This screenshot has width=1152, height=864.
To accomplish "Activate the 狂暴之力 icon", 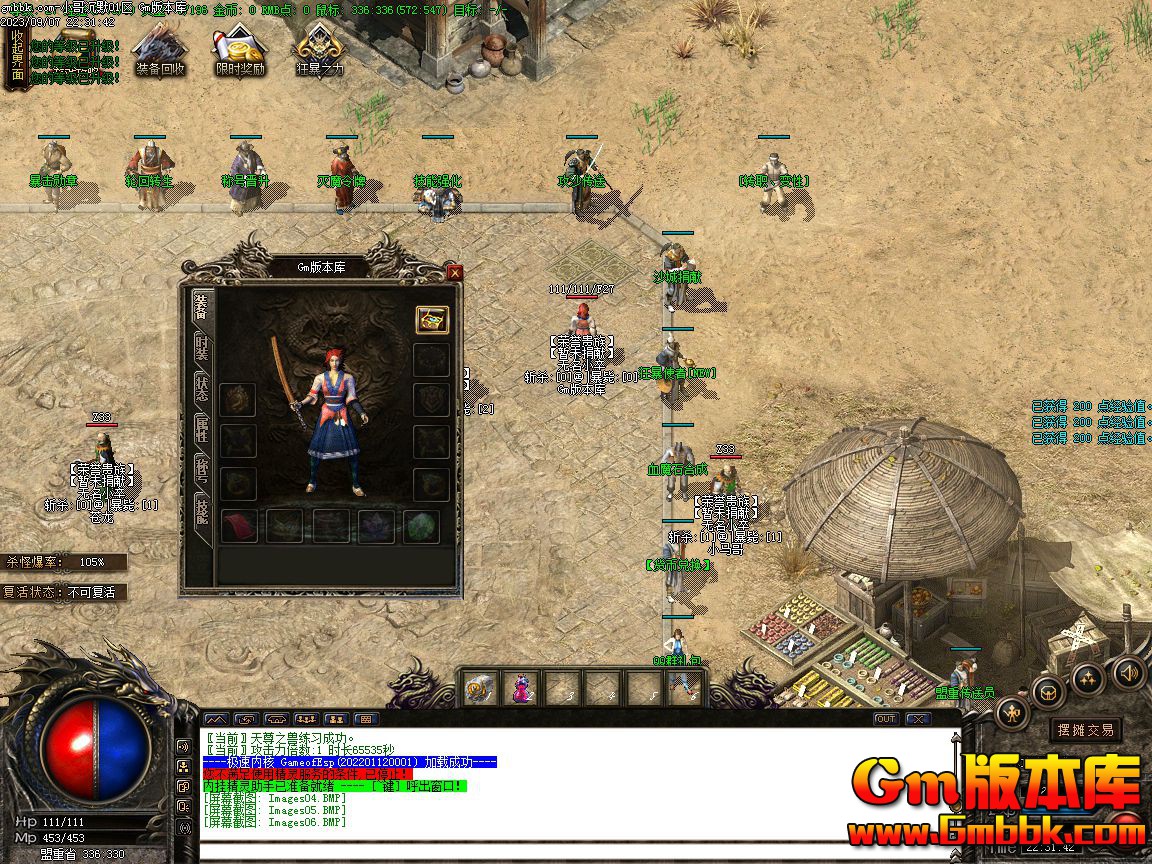I will (x=320, y=52).
